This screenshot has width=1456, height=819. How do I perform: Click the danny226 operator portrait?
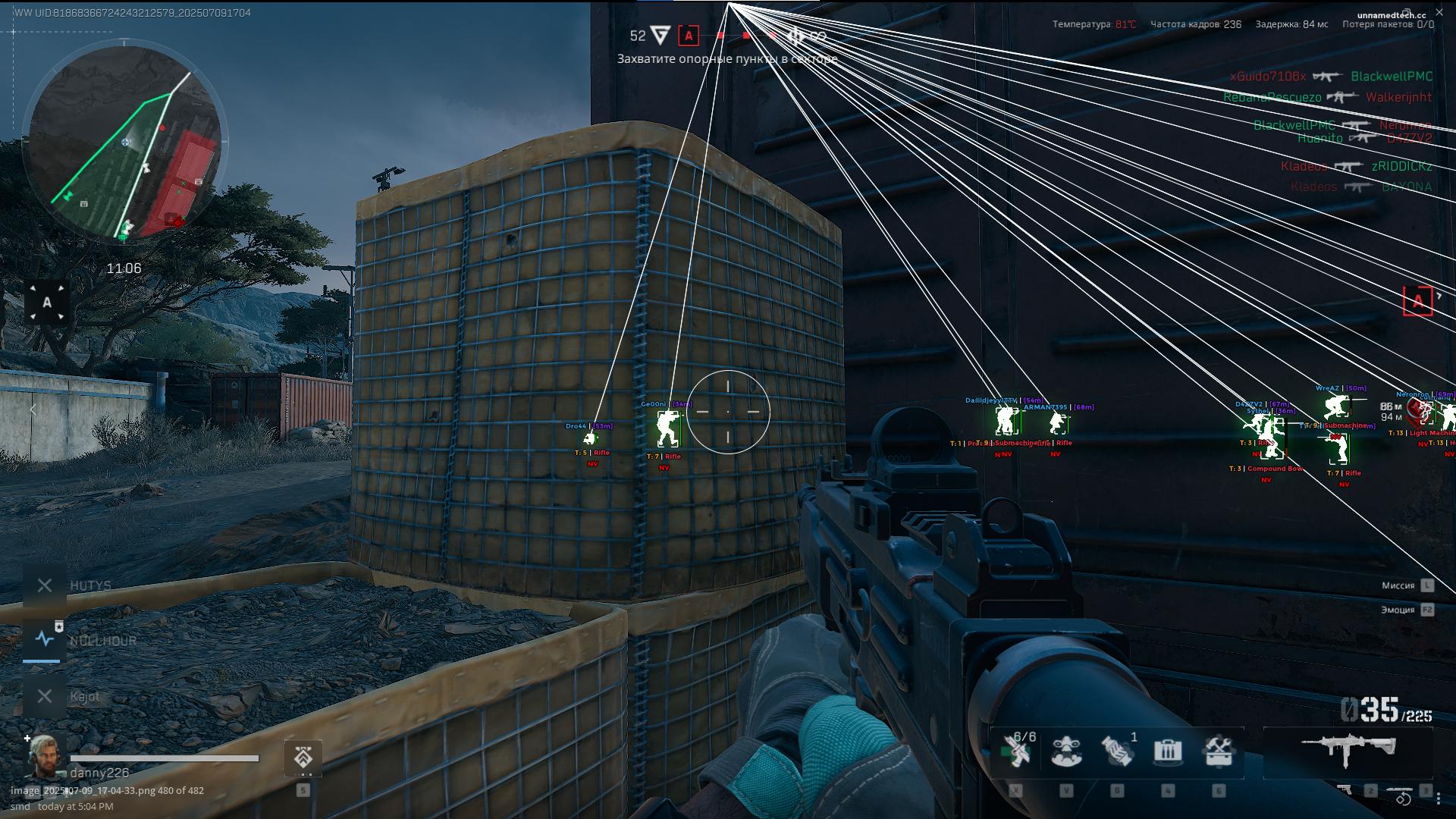click(x=45, y=756)
